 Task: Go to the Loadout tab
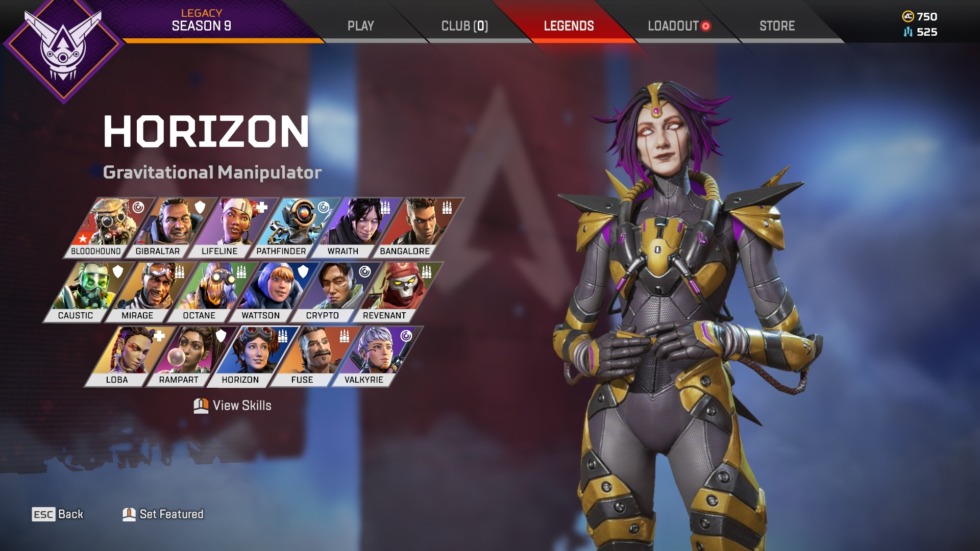click(677, 26)
